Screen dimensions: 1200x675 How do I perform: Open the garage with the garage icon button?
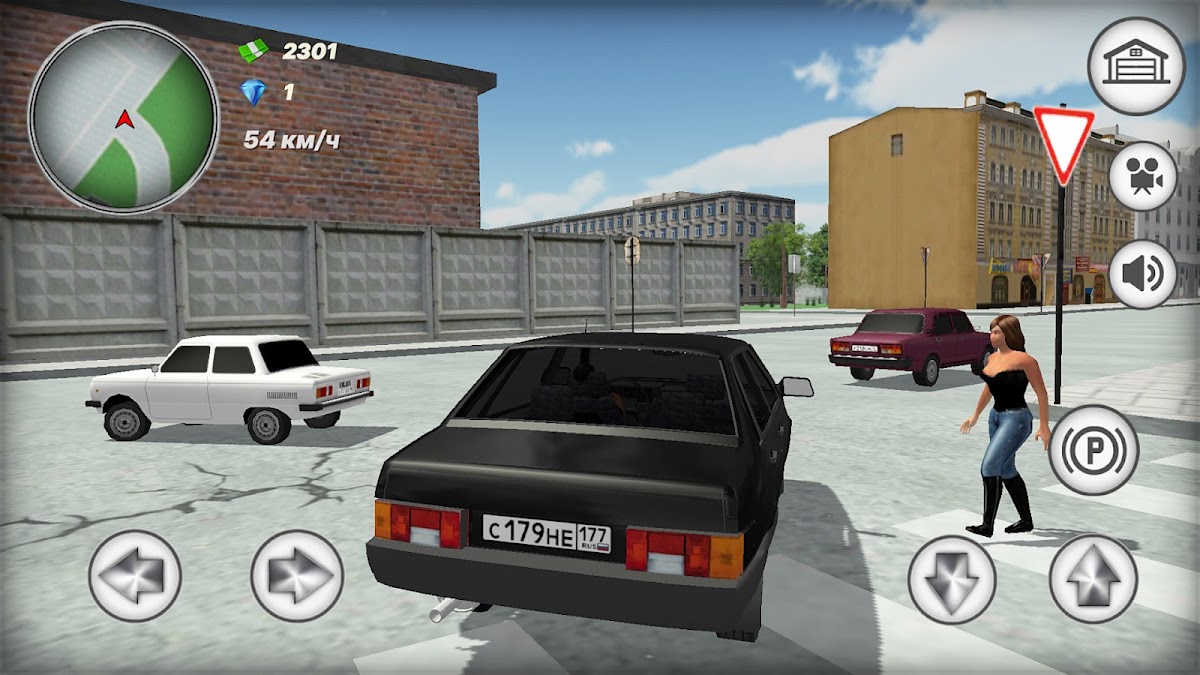tap(1135, 66)
